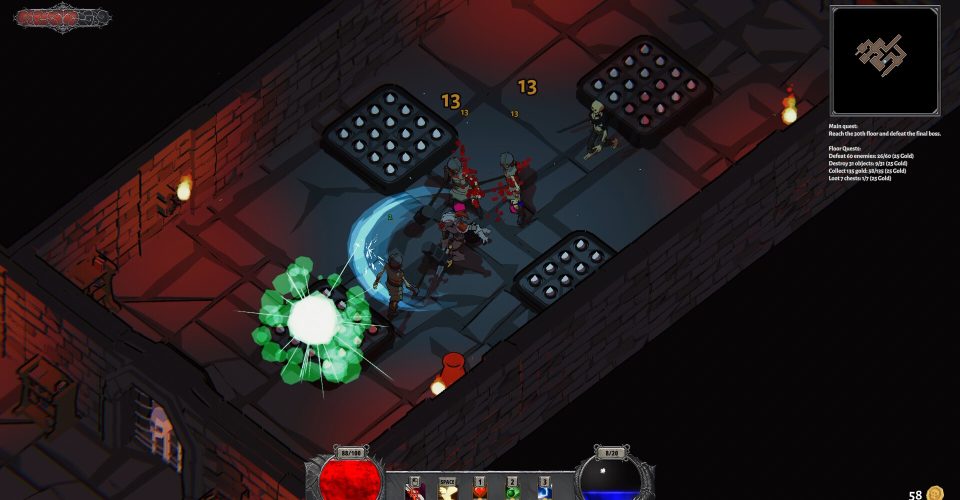Use the blue crescent ability in slot 3
This screenshot has width=960, height=500.
click(544, 490)
